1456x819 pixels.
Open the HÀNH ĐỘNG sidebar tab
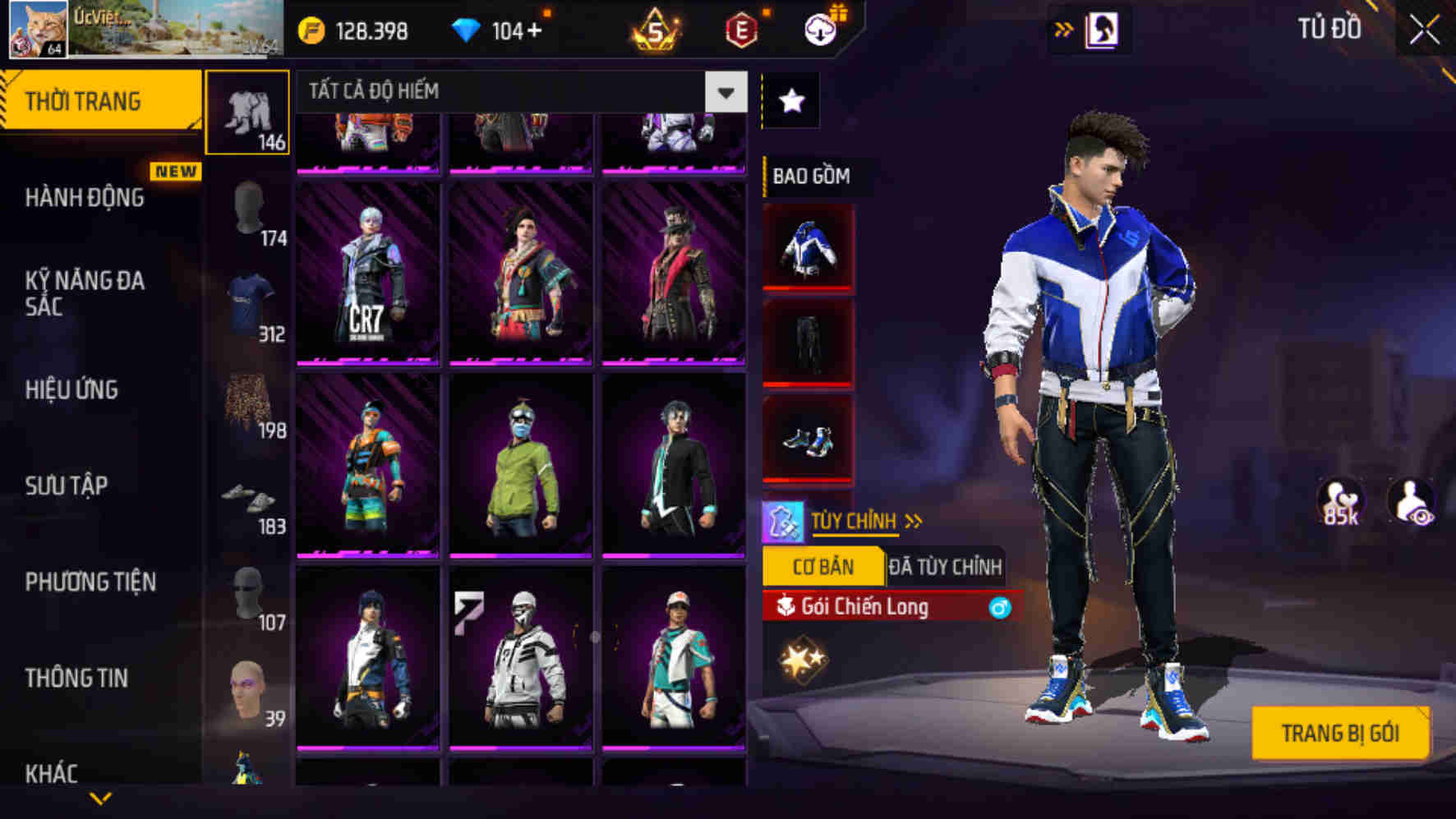tap(86, 198)
